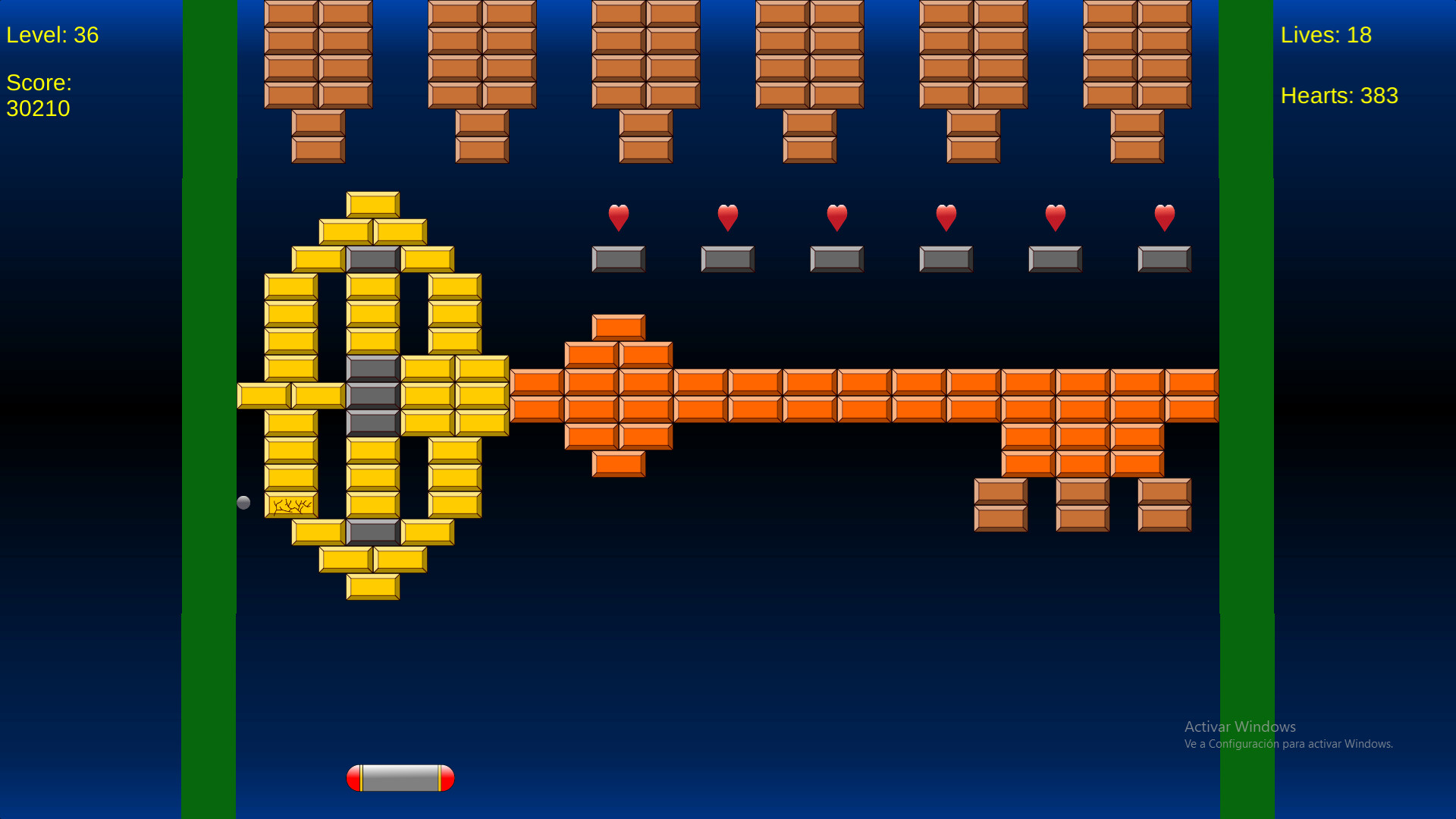Click the Score: 30210 display
This screenshot has width=1456, height=819.
click(39, 96)
